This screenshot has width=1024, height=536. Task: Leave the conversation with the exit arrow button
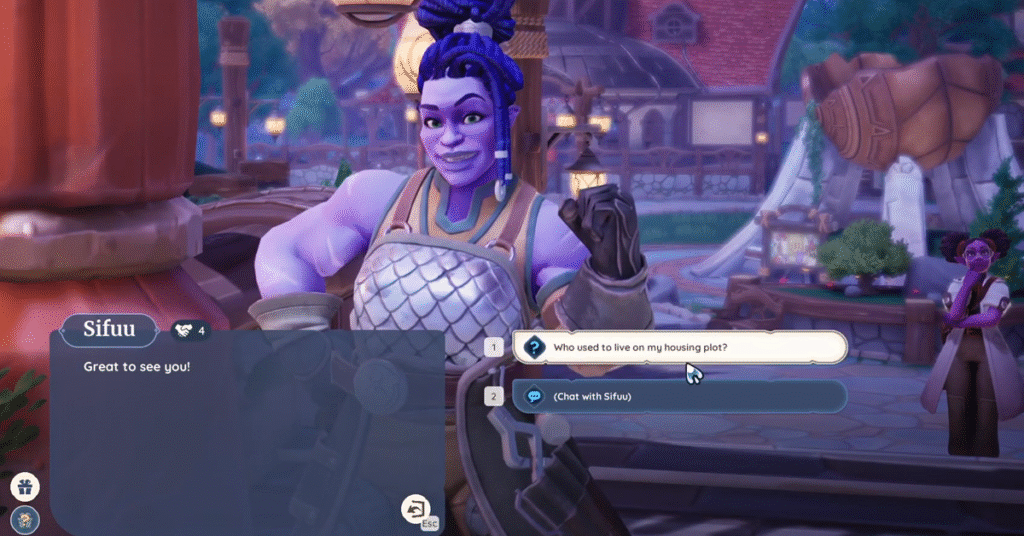point(414,508)
